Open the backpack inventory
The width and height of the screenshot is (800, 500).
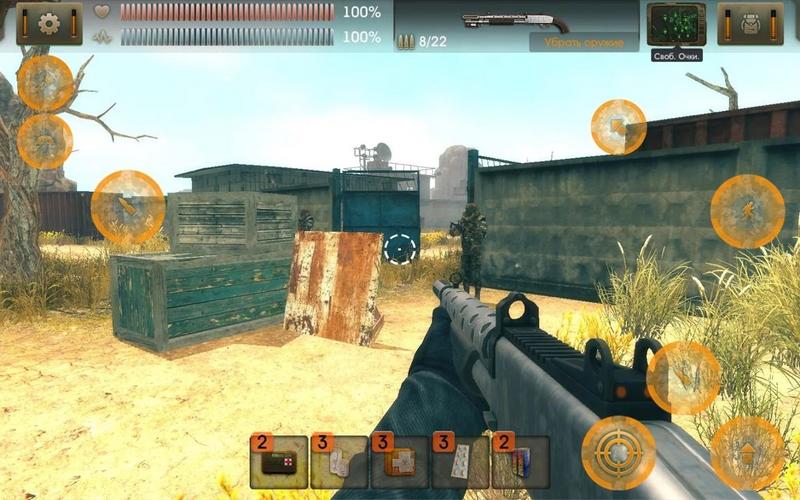click(x=750, y=24)
